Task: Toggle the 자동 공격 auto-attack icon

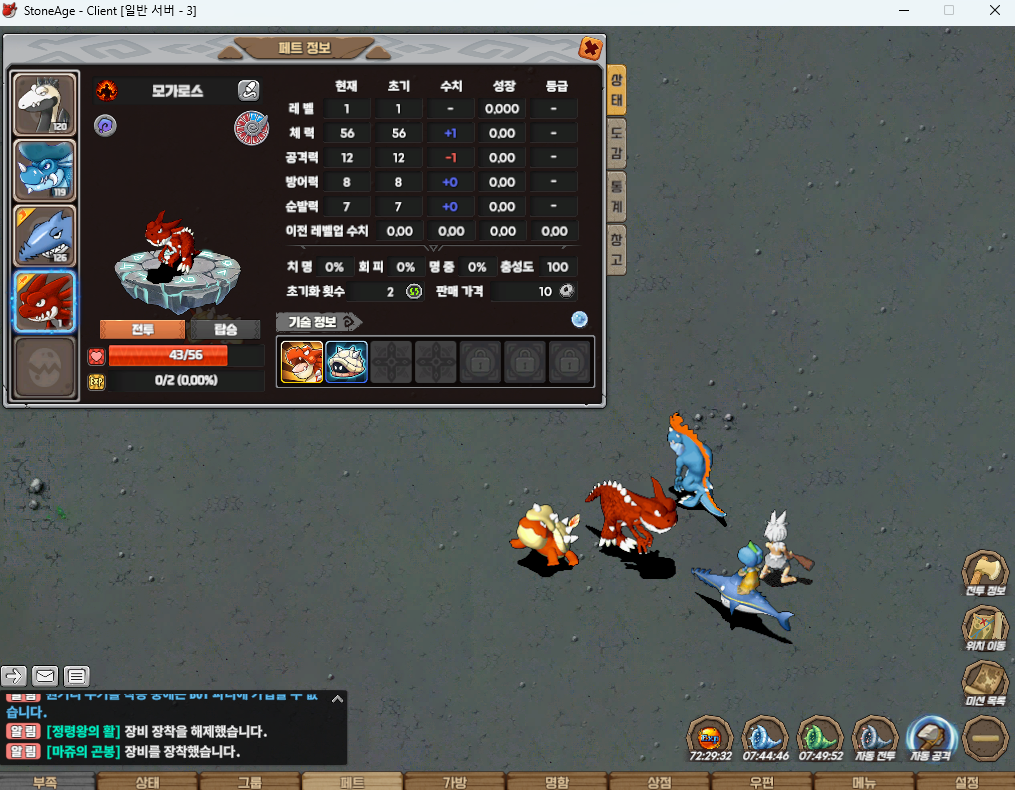Action: pos(931,738)
